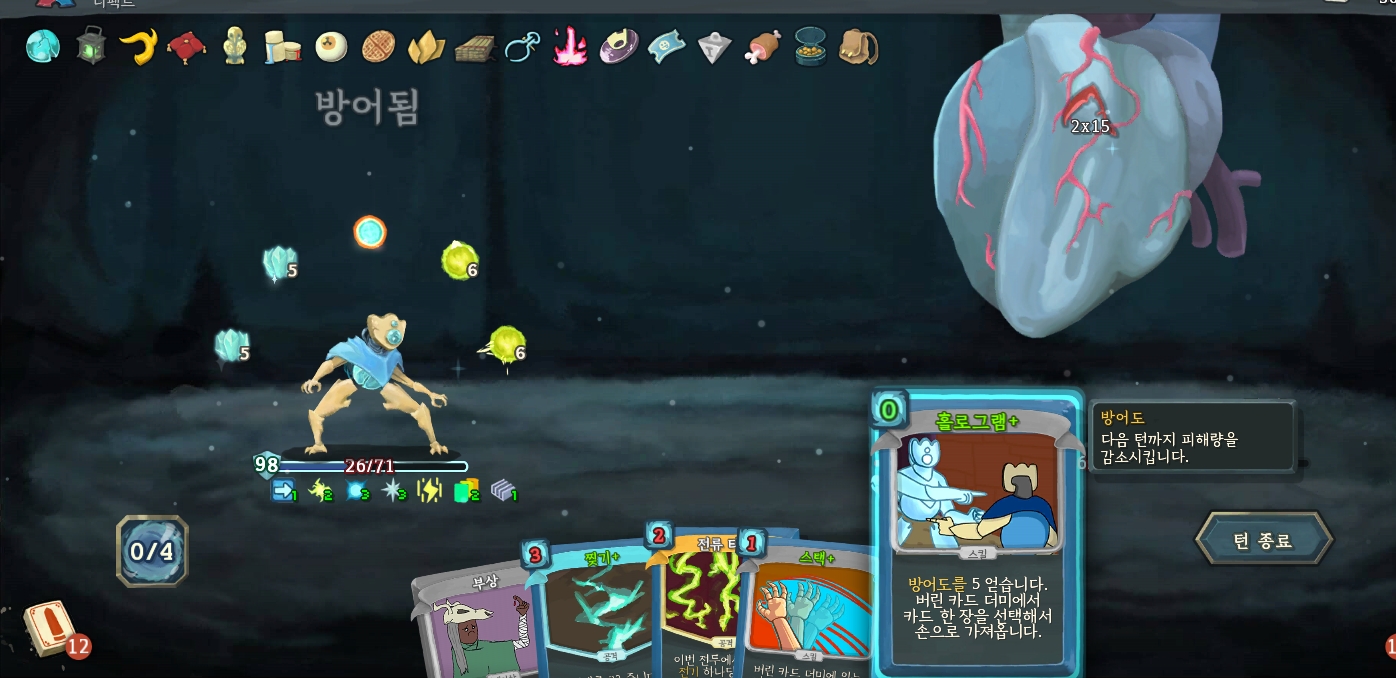
Task: View the green lantern relic
Action: point(91,46)
